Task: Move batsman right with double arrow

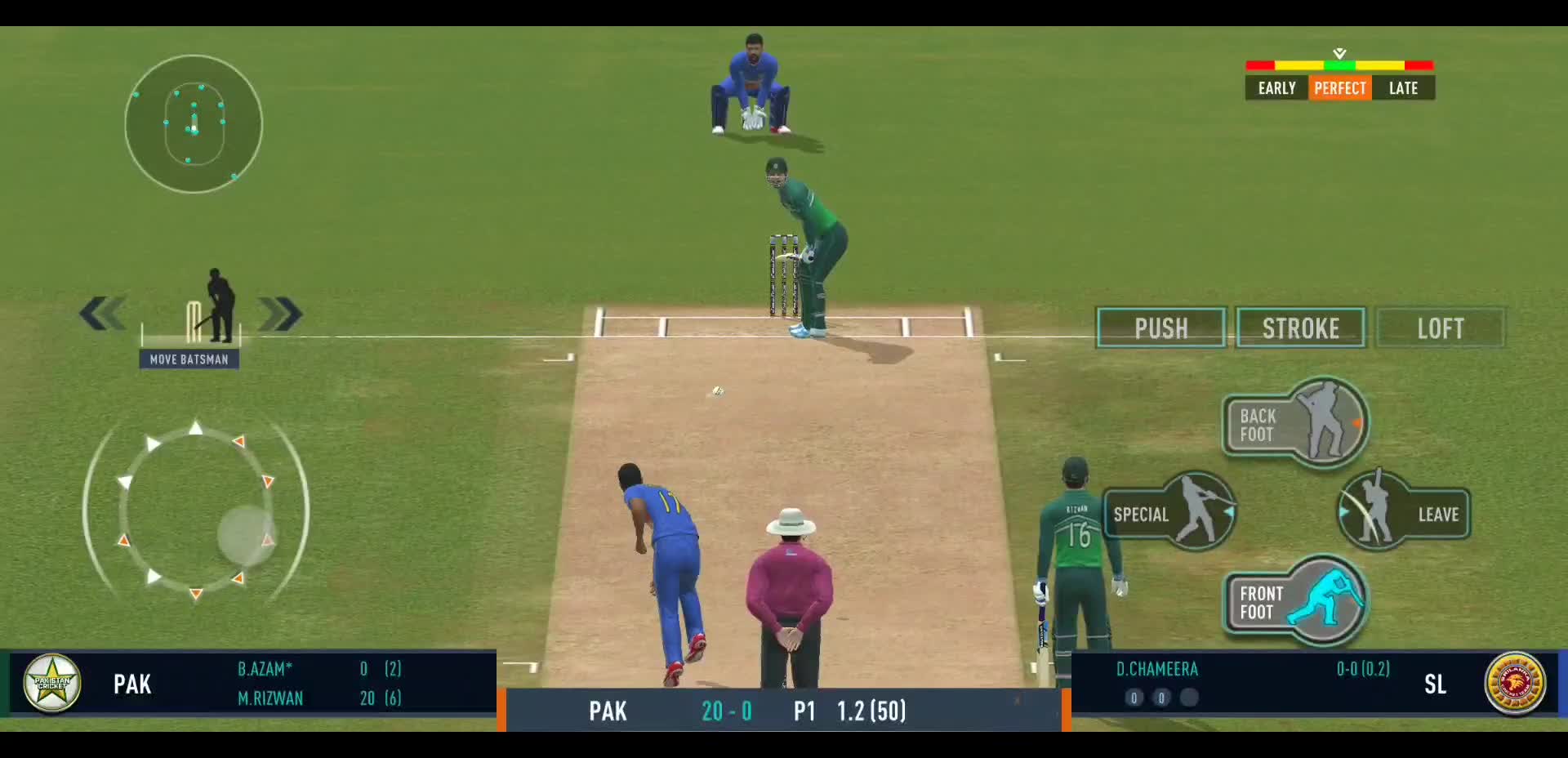Action: coord(280,314)
